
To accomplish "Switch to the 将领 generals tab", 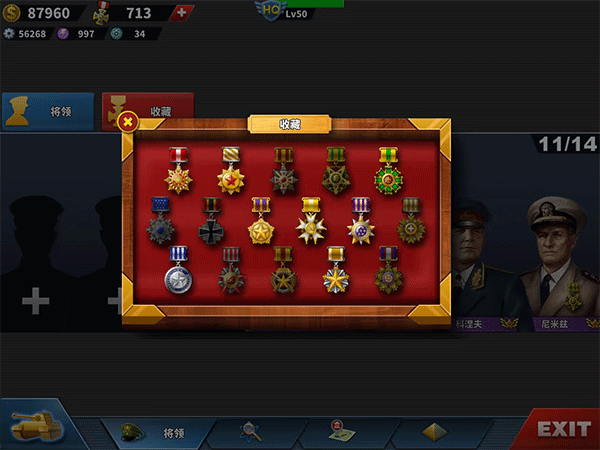I will 48,113.
